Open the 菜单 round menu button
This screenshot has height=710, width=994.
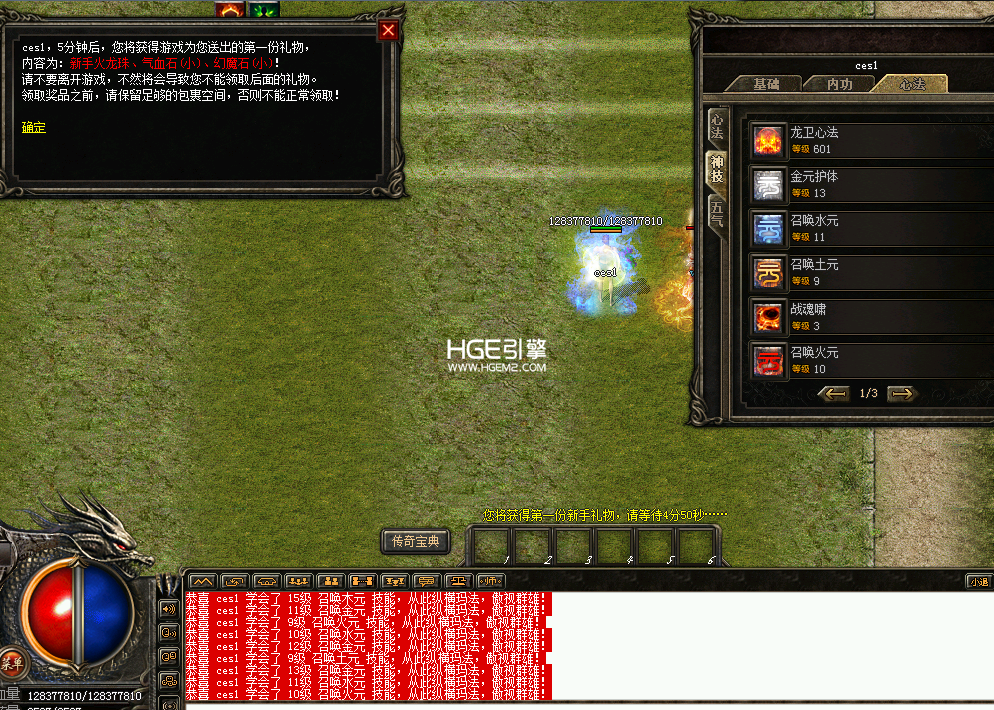point(11,661)
